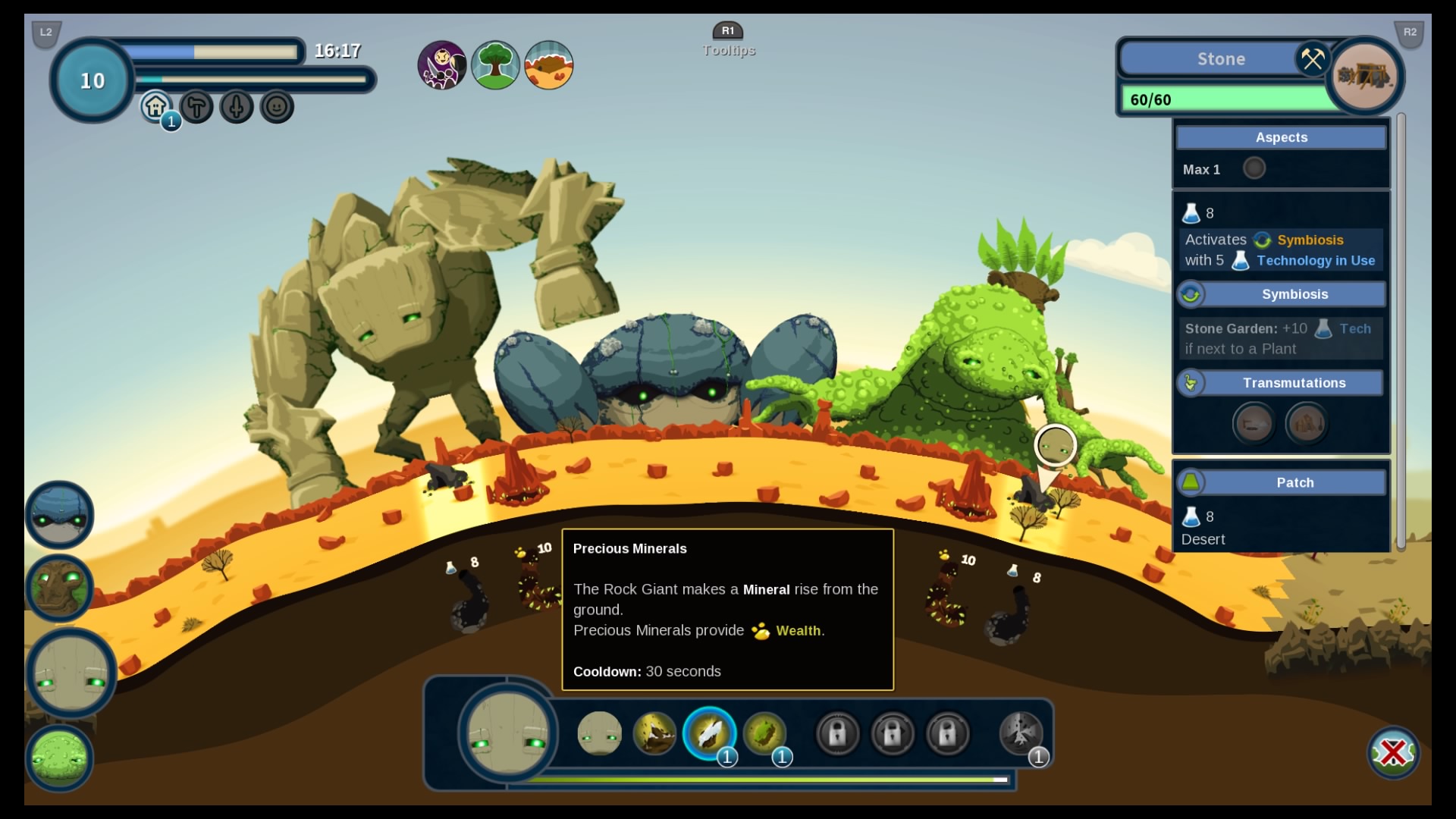Activate the highlighted Precious Minerals ability
1456x819 pixels.
coord(709,733)
